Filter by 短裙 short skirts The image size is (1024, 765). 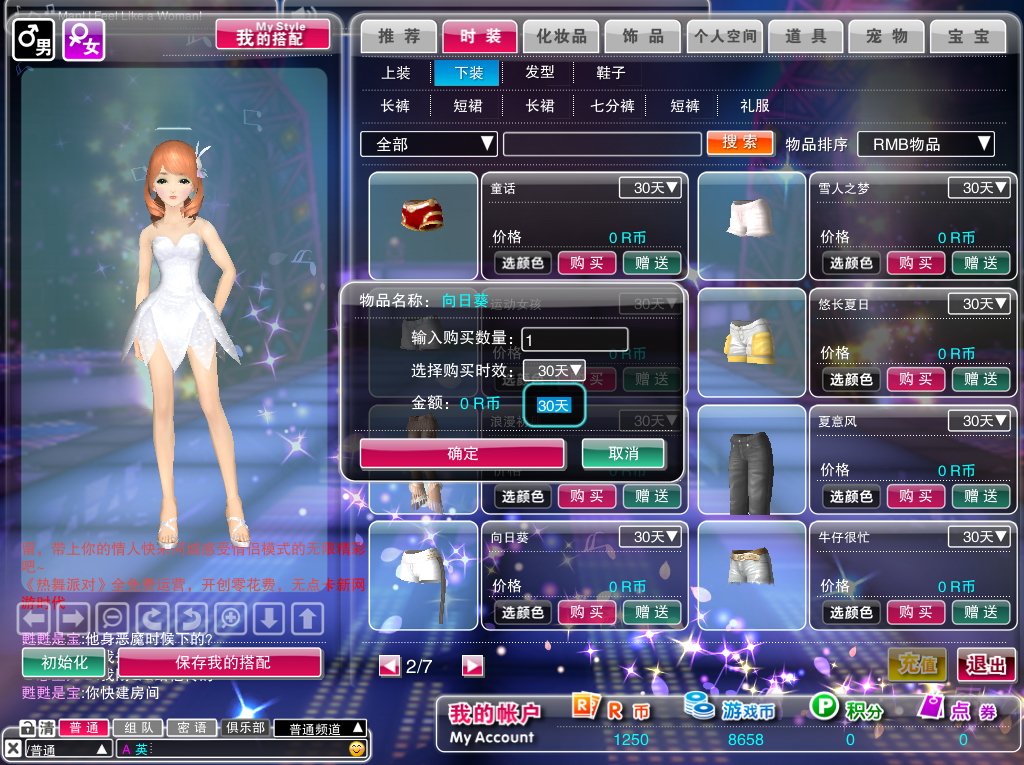468,105
